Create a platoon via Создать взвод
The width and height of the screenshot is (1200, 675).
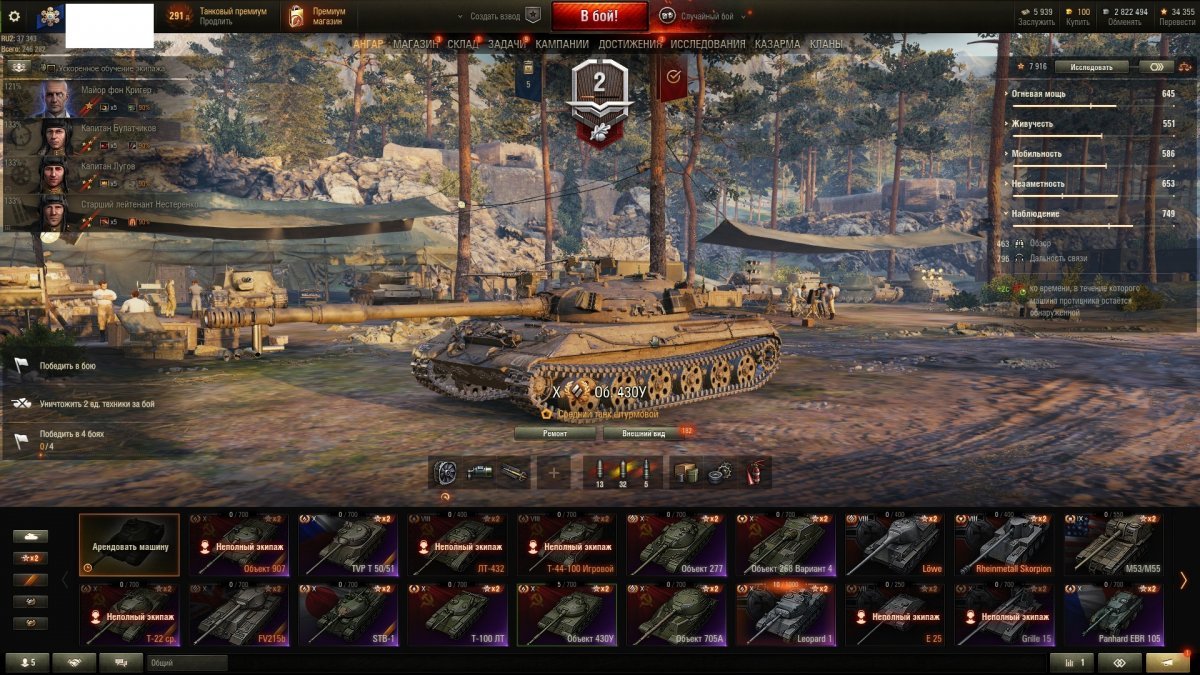(x=497, y=16)
